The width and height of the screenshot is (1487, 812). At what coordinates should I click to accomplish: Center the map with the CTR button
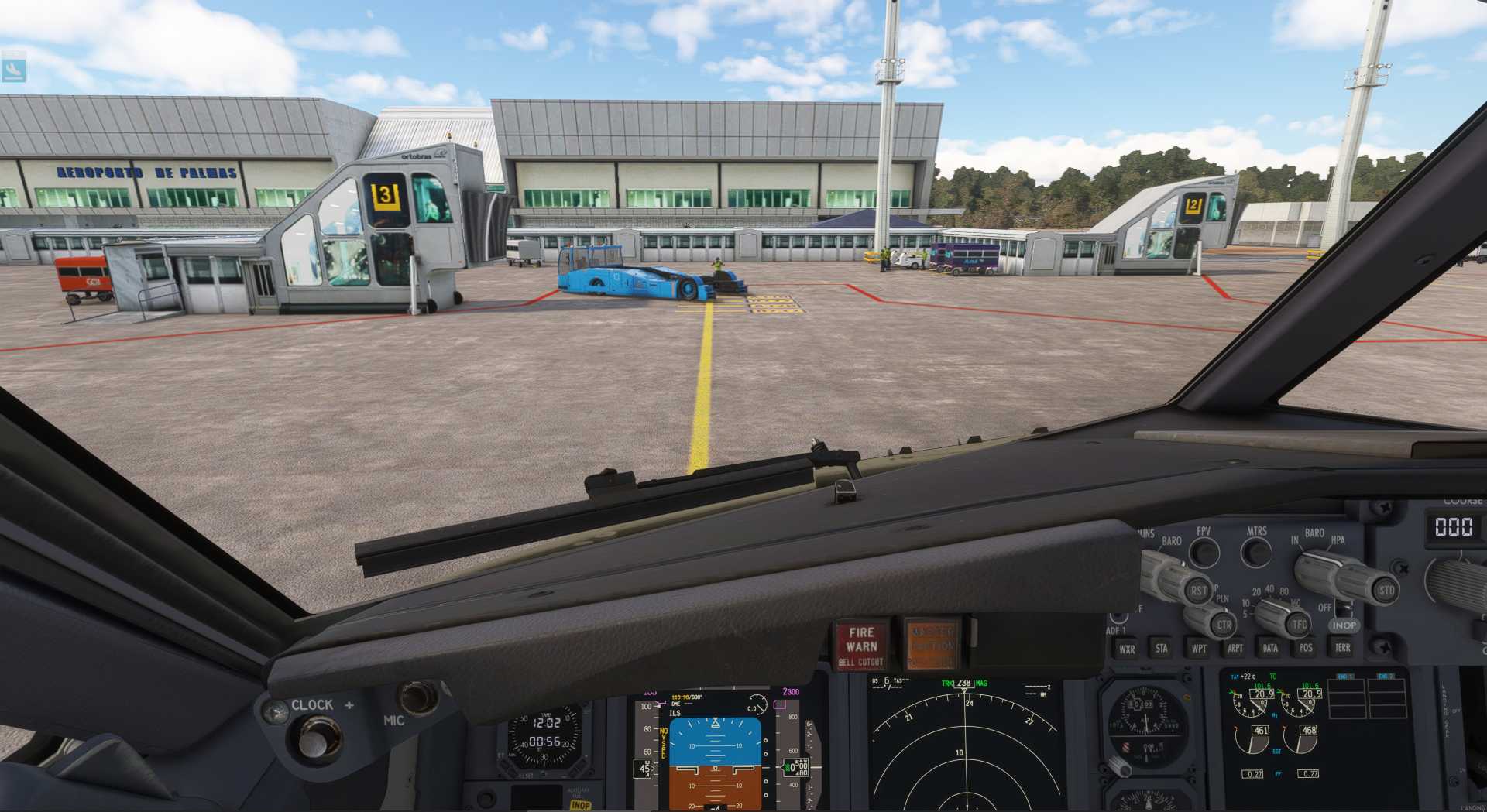1223,624
